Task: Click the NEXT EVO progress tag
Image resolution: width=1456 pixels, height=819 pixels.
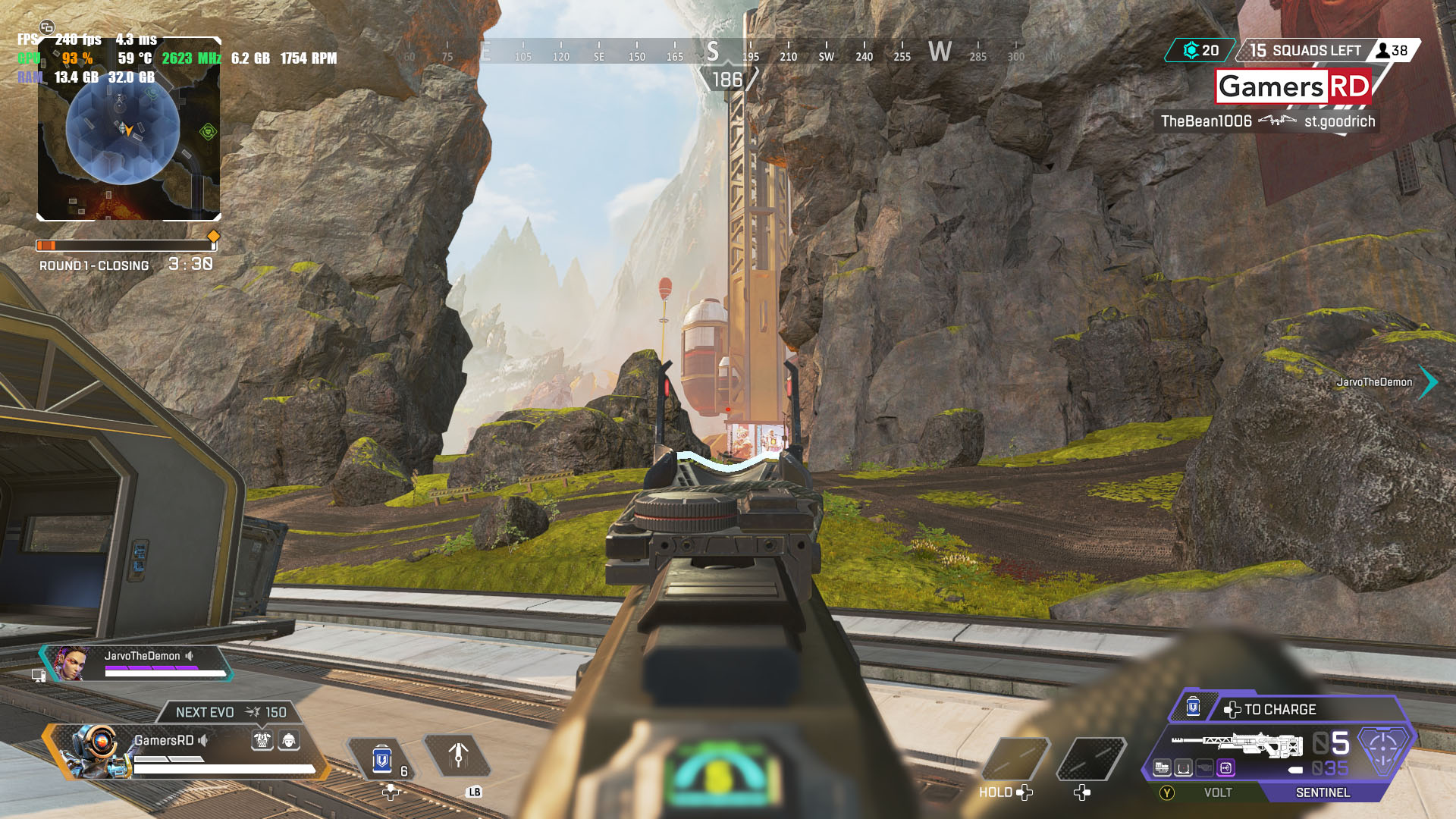Action: (x=231, y=712)
